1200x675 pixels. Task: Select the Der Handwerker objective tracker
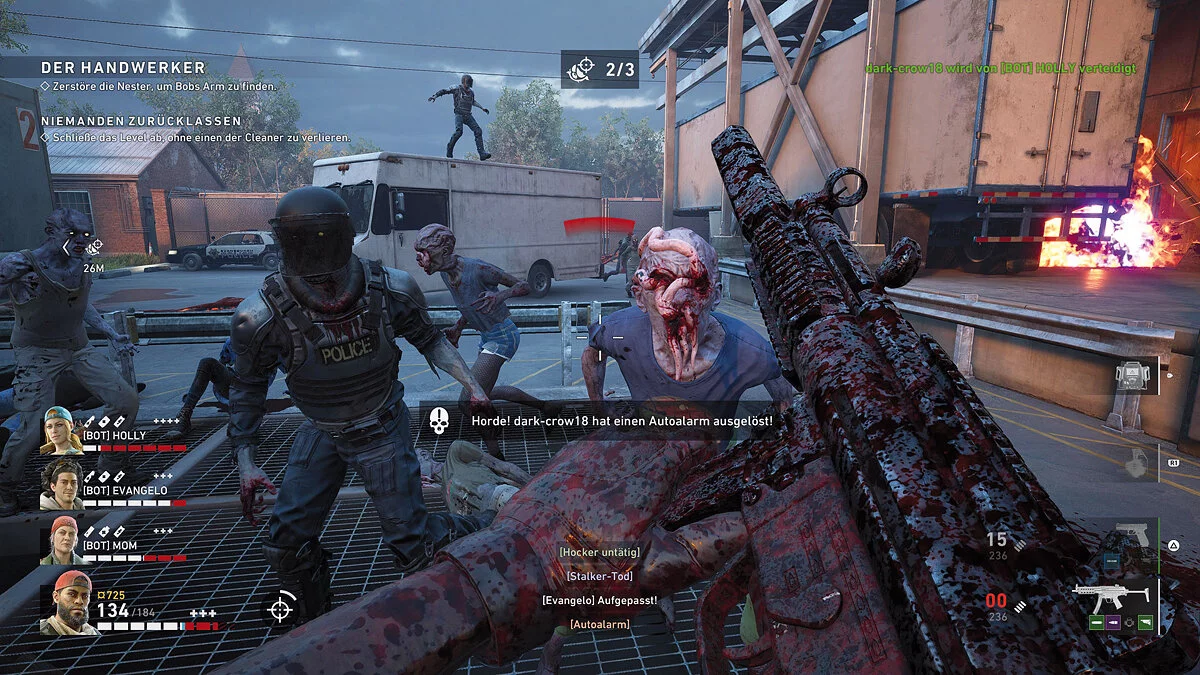(x=123, y=68)
